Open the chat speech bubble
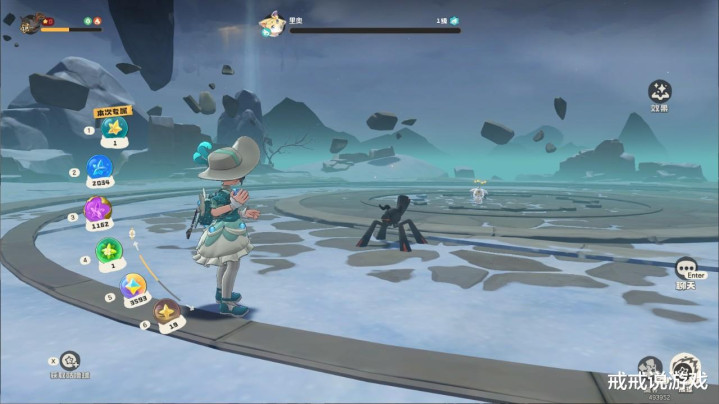The width and height of the screenshot is (719, 404). pos(685,267)
